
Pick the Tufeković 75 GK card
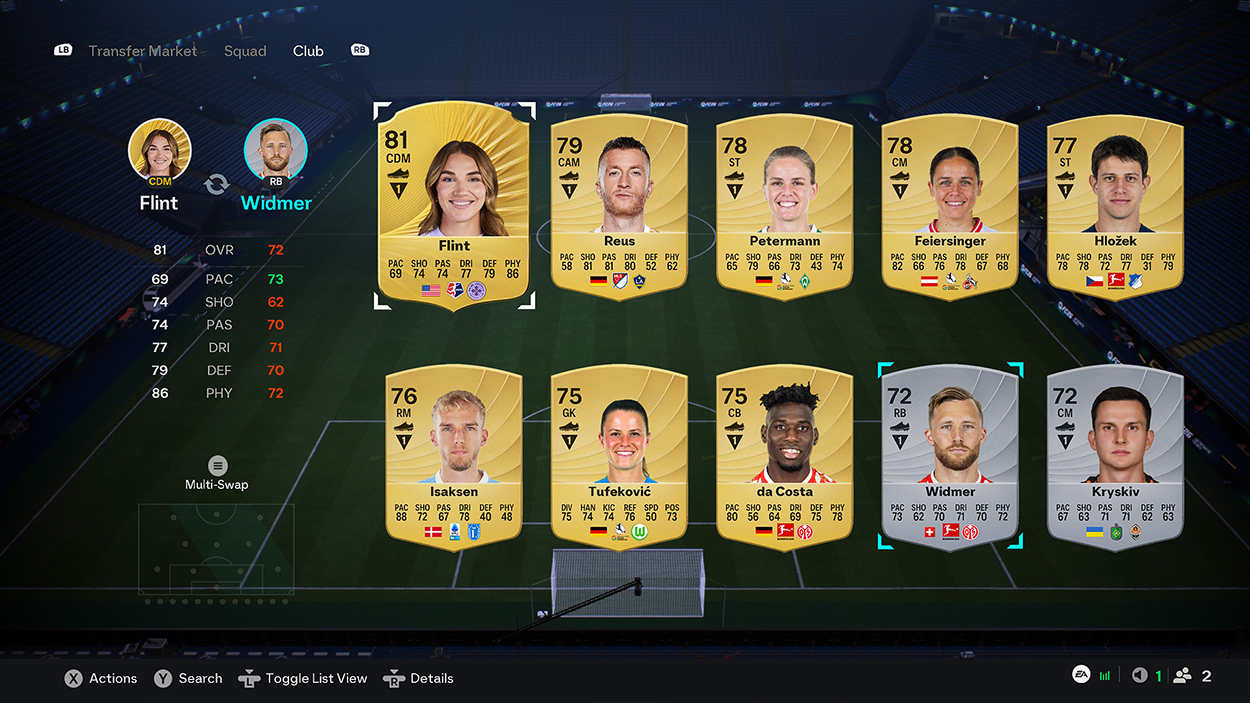tap(619, 457)
